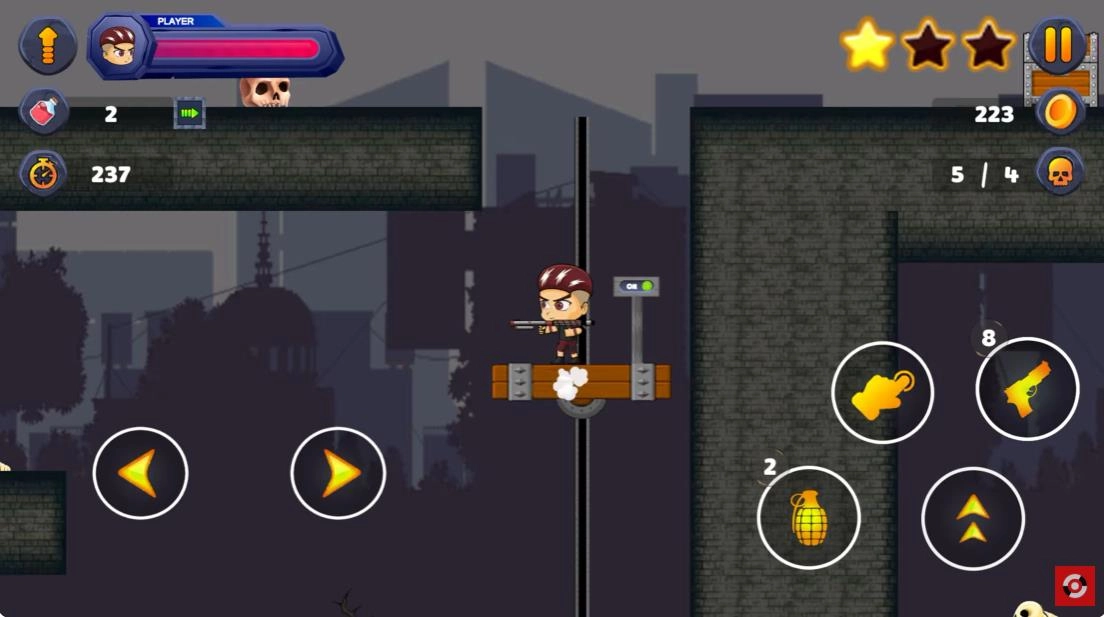Jump using the double-arrow button
The width and height of the screenshot is (1104, 617).
pyautogui.click(x=972, y=518)
